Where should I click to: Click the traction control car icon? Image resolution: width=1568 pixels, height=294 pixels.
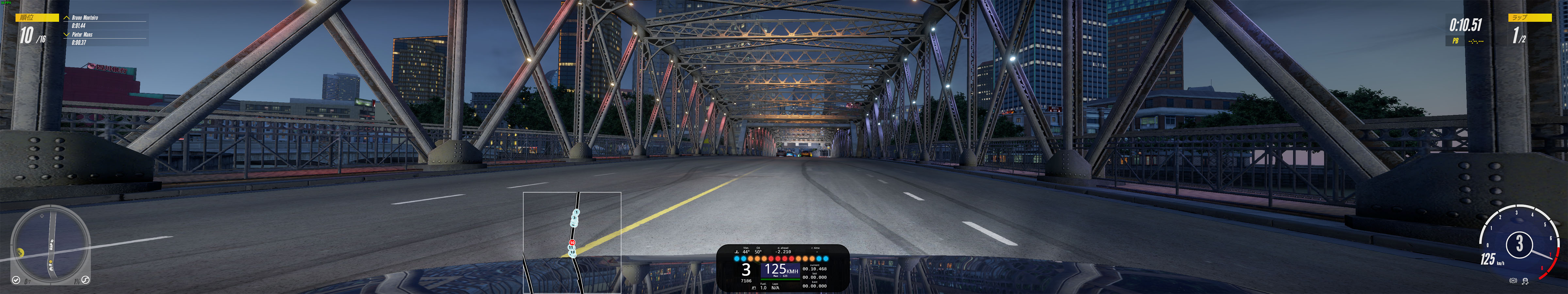[x=1526, y=281]
